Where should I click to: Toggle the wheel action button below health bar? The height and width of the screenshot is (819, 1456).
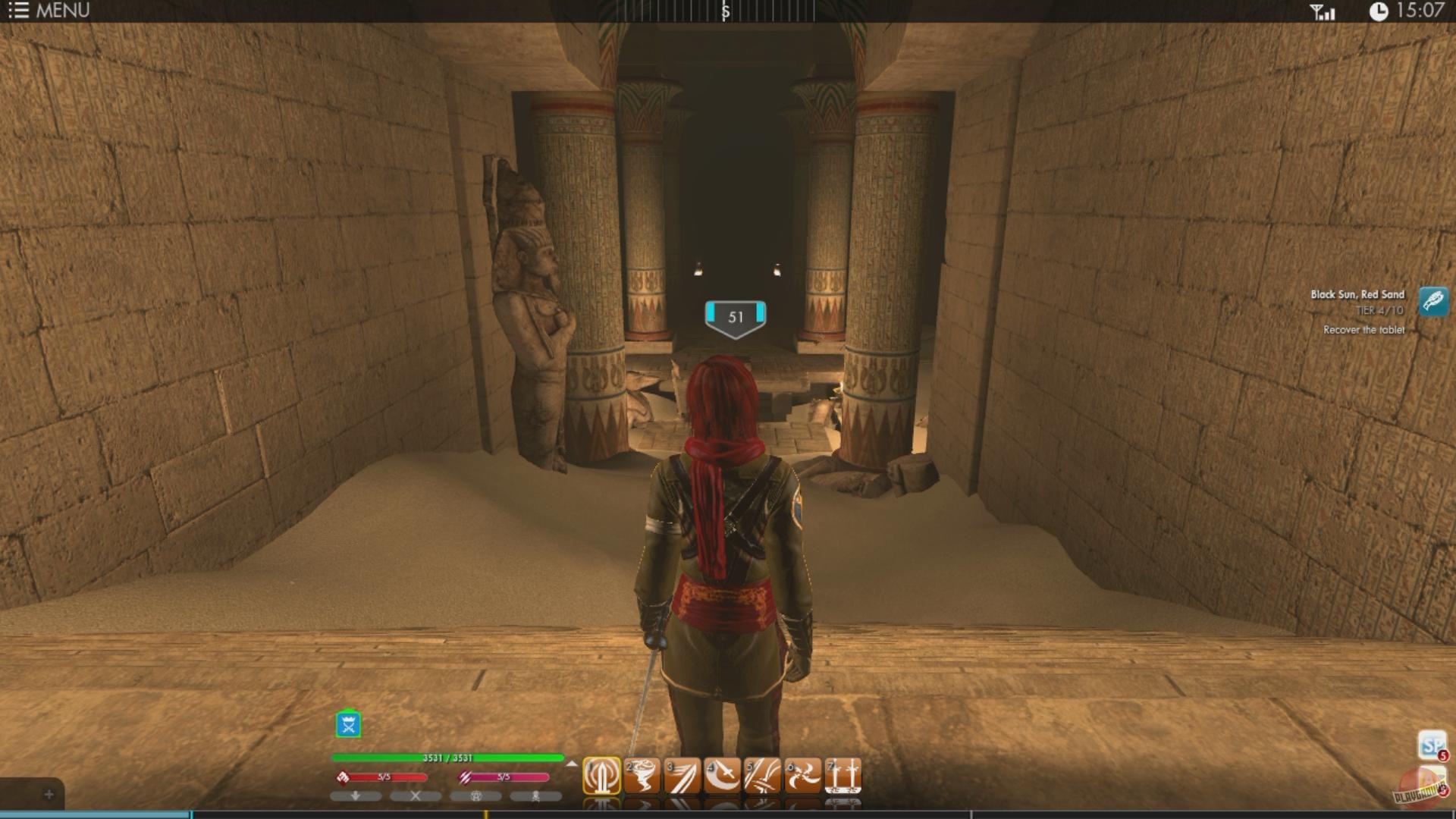coord(475,798)
